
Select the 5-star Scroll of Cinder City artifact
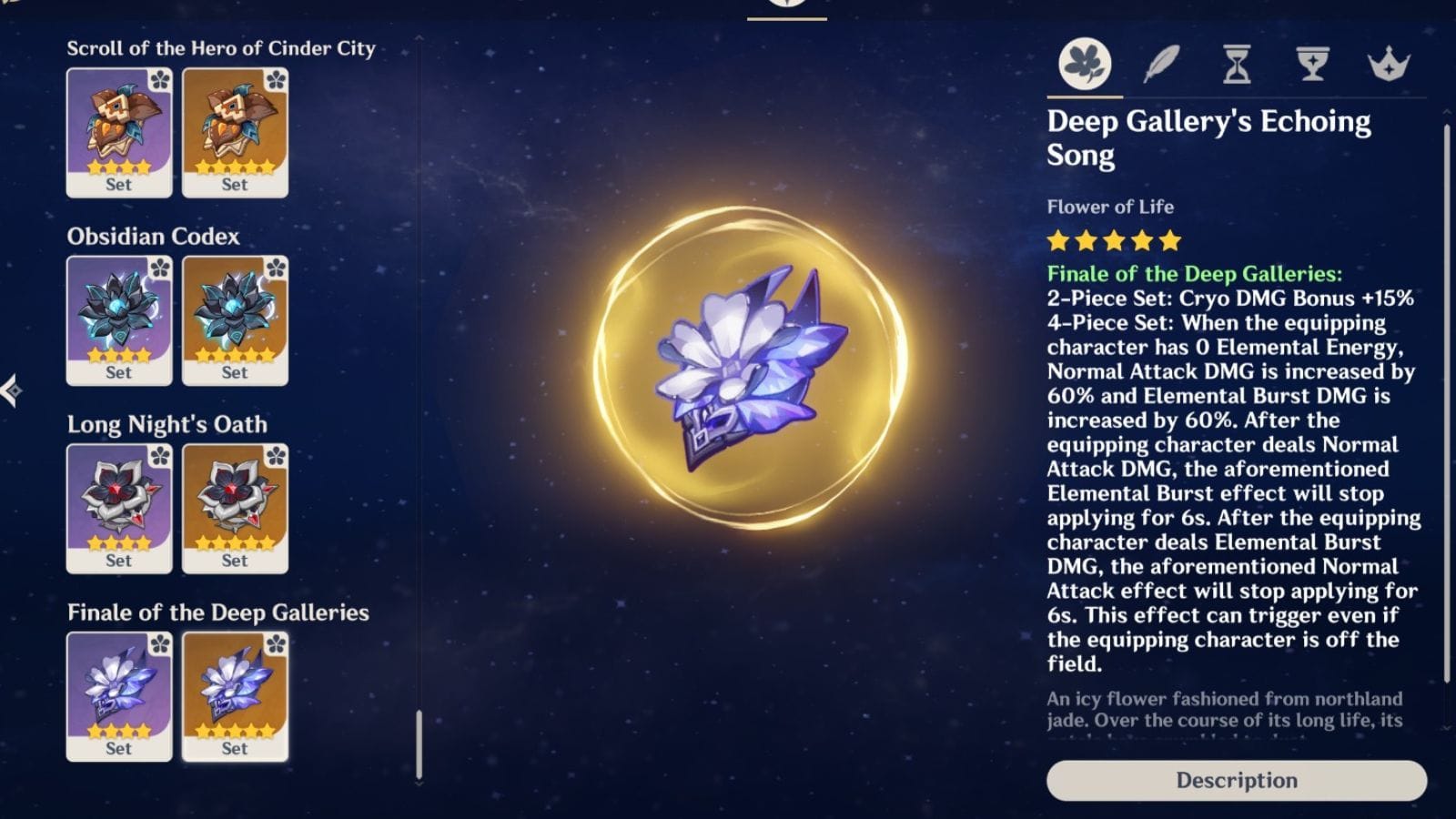tap(235, 132)
